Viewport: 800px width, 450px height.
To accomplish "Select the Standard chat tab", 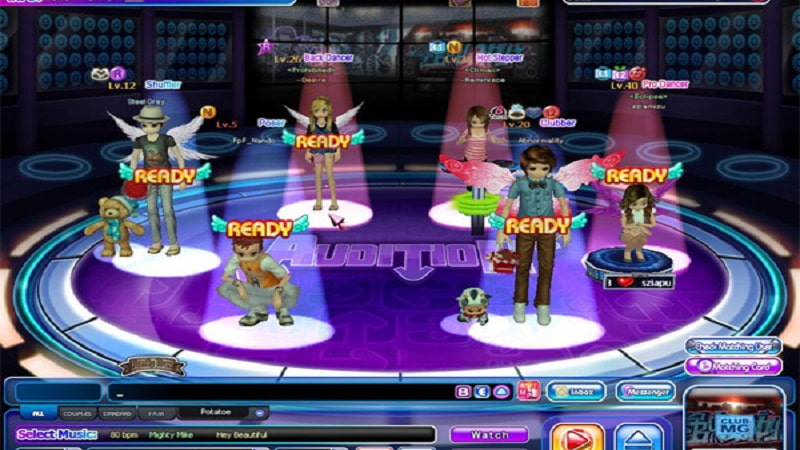I will coord(119,412).
